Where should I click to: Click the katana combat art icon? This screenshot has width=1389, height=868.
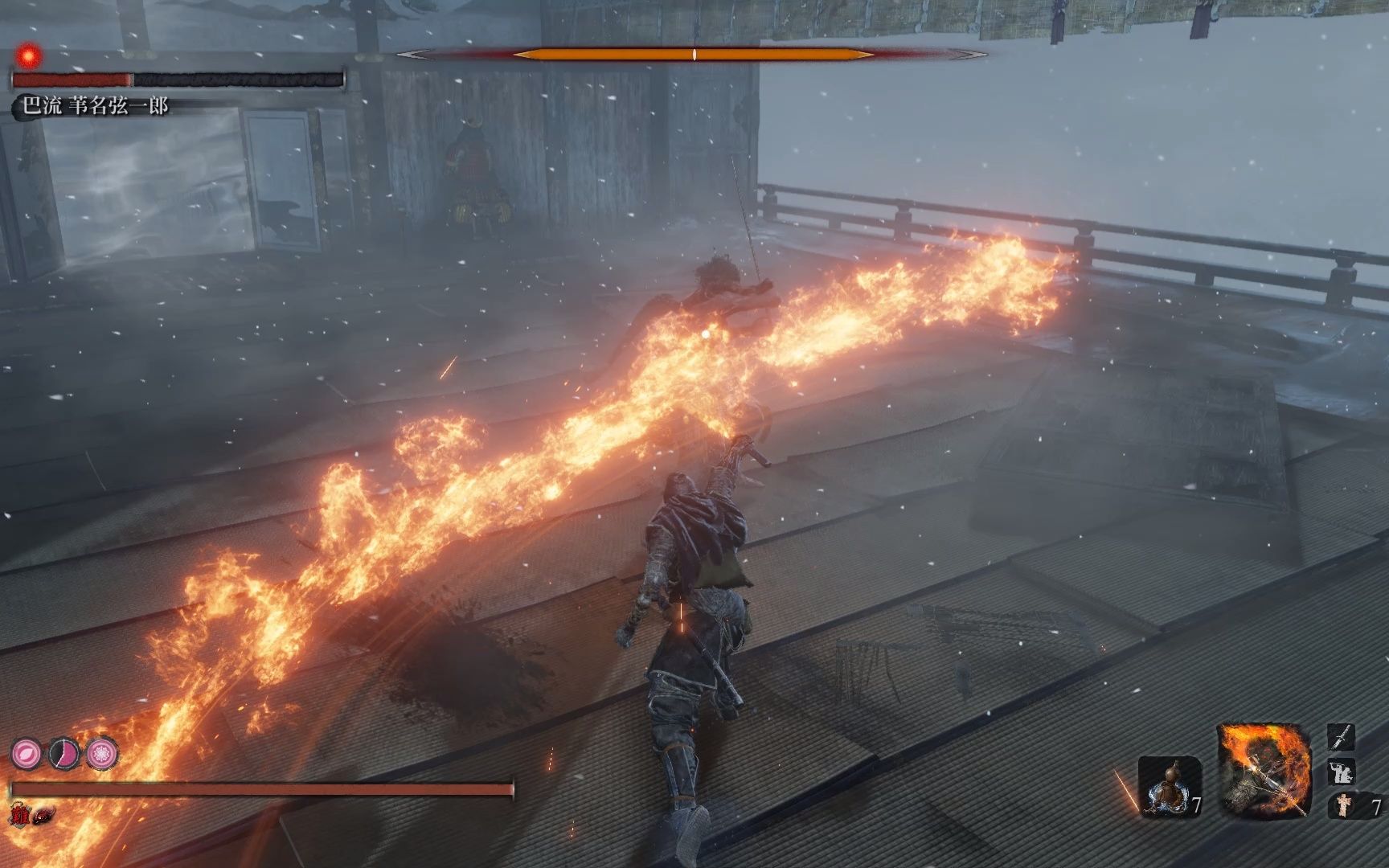tap(1342, 737)
